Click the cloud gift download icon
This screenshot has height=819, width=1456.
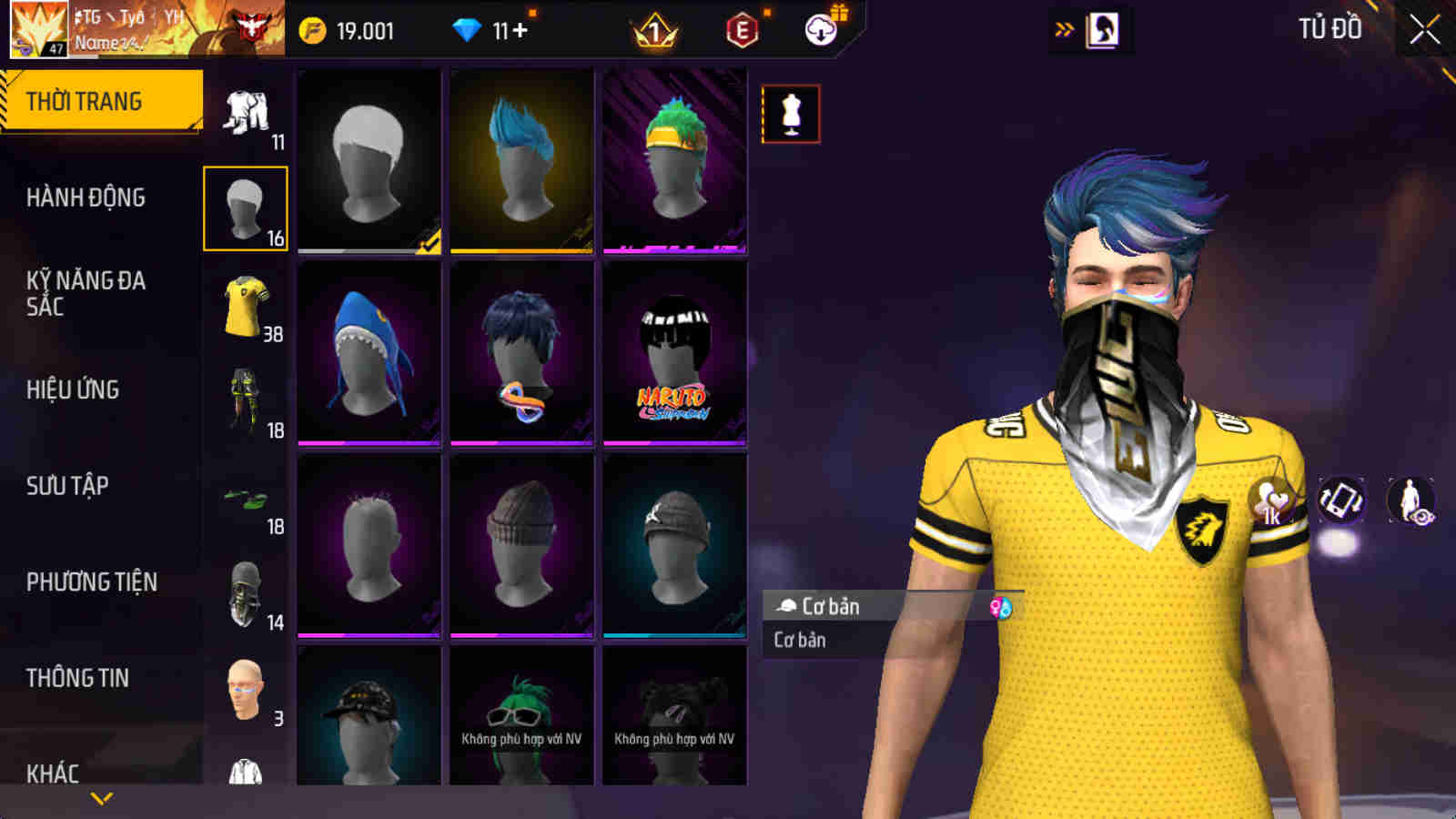(819, 28)
